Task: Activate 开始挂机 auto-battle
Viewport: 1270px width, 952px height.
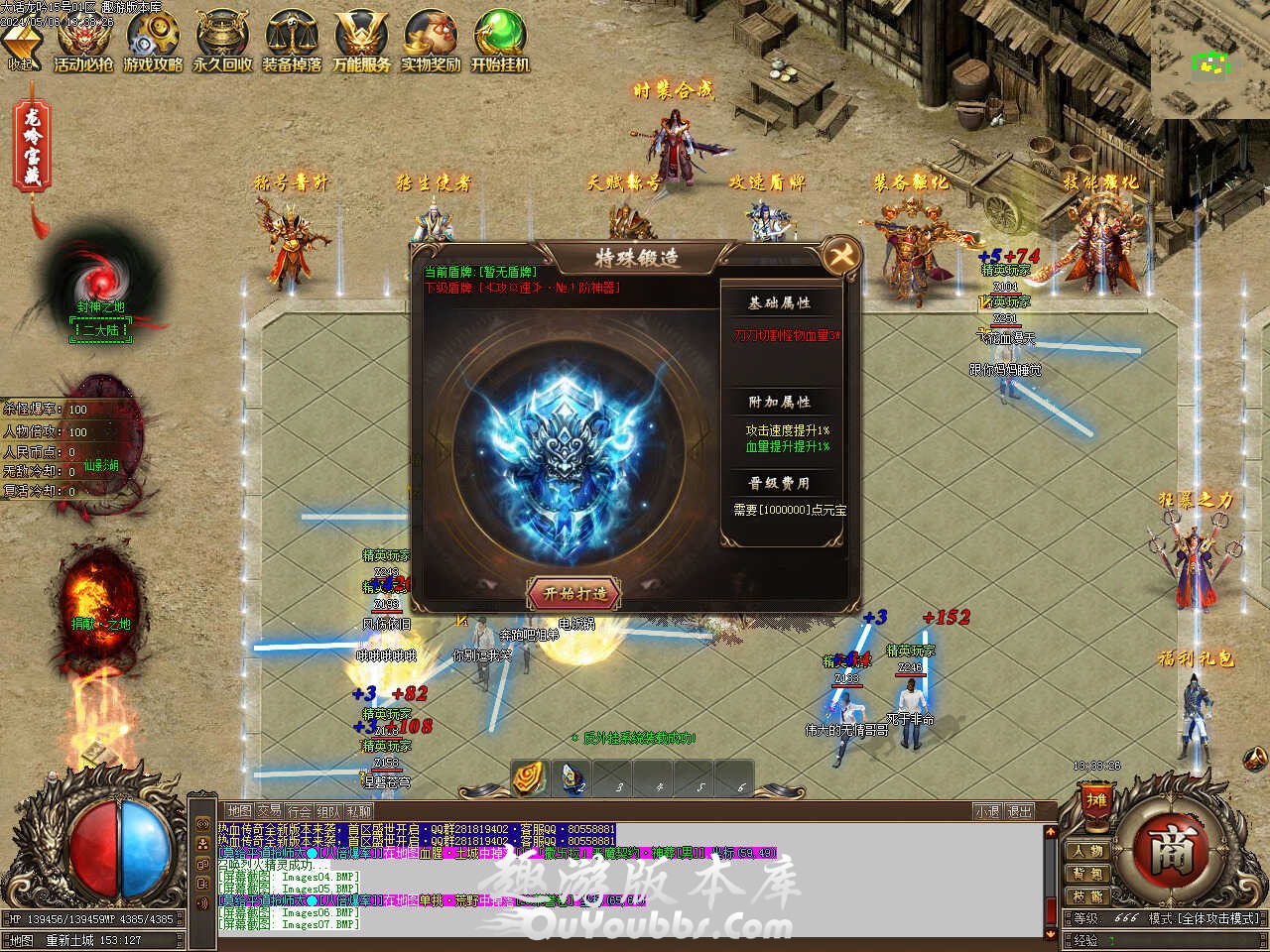Action: click(x=500, y=42)
